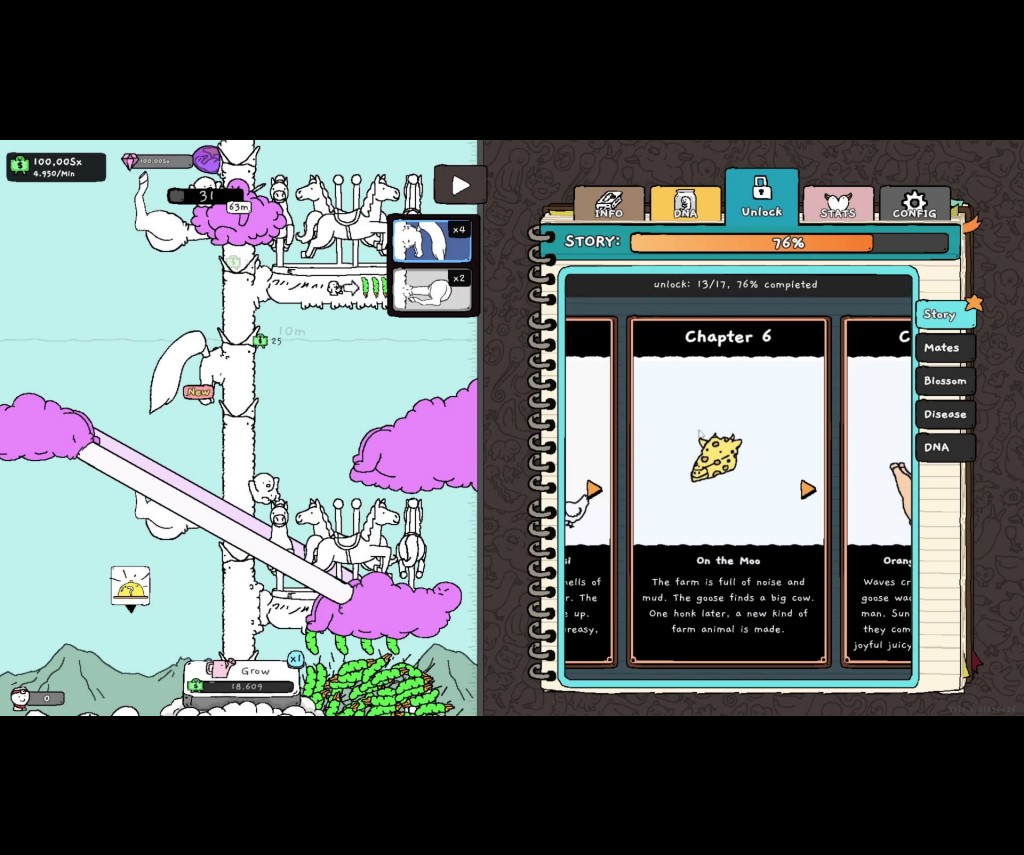Show the Blossom category

coord(945,381)
